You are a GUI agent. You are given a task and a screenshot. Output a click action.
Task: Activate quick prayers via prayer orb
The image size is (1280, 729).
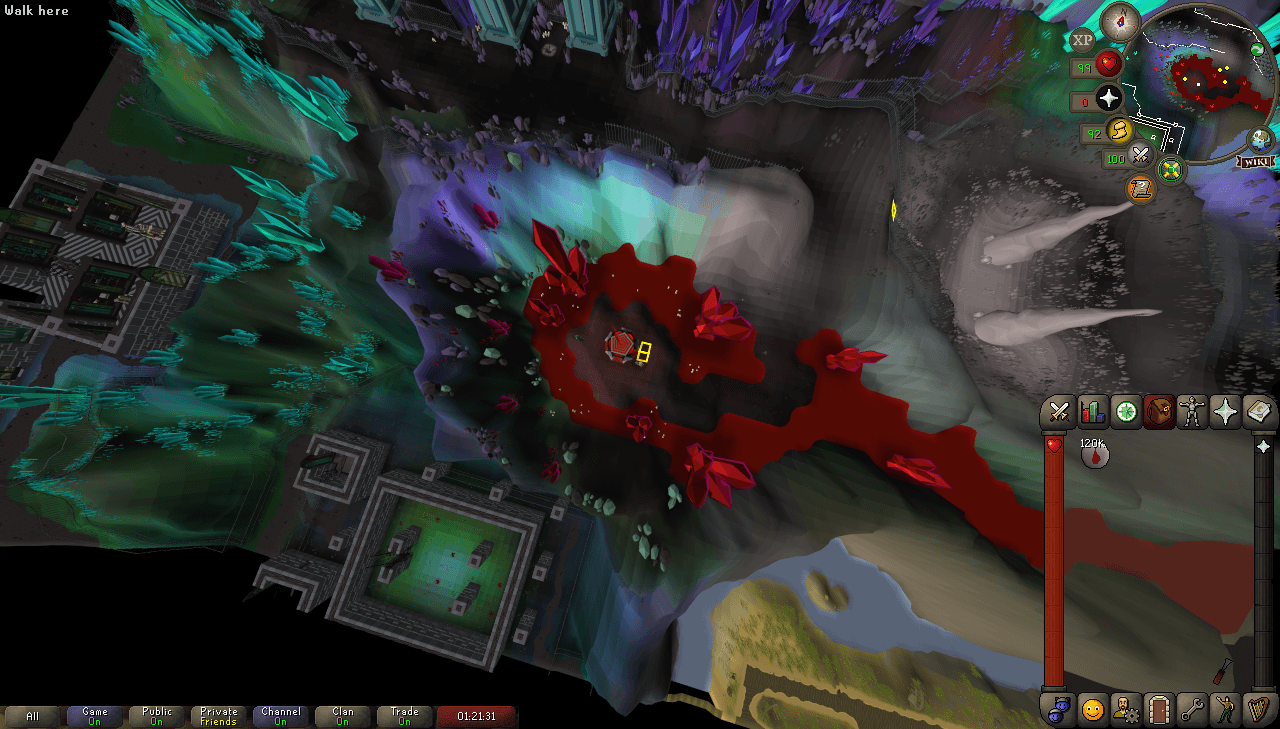[x=1110, y=99]
